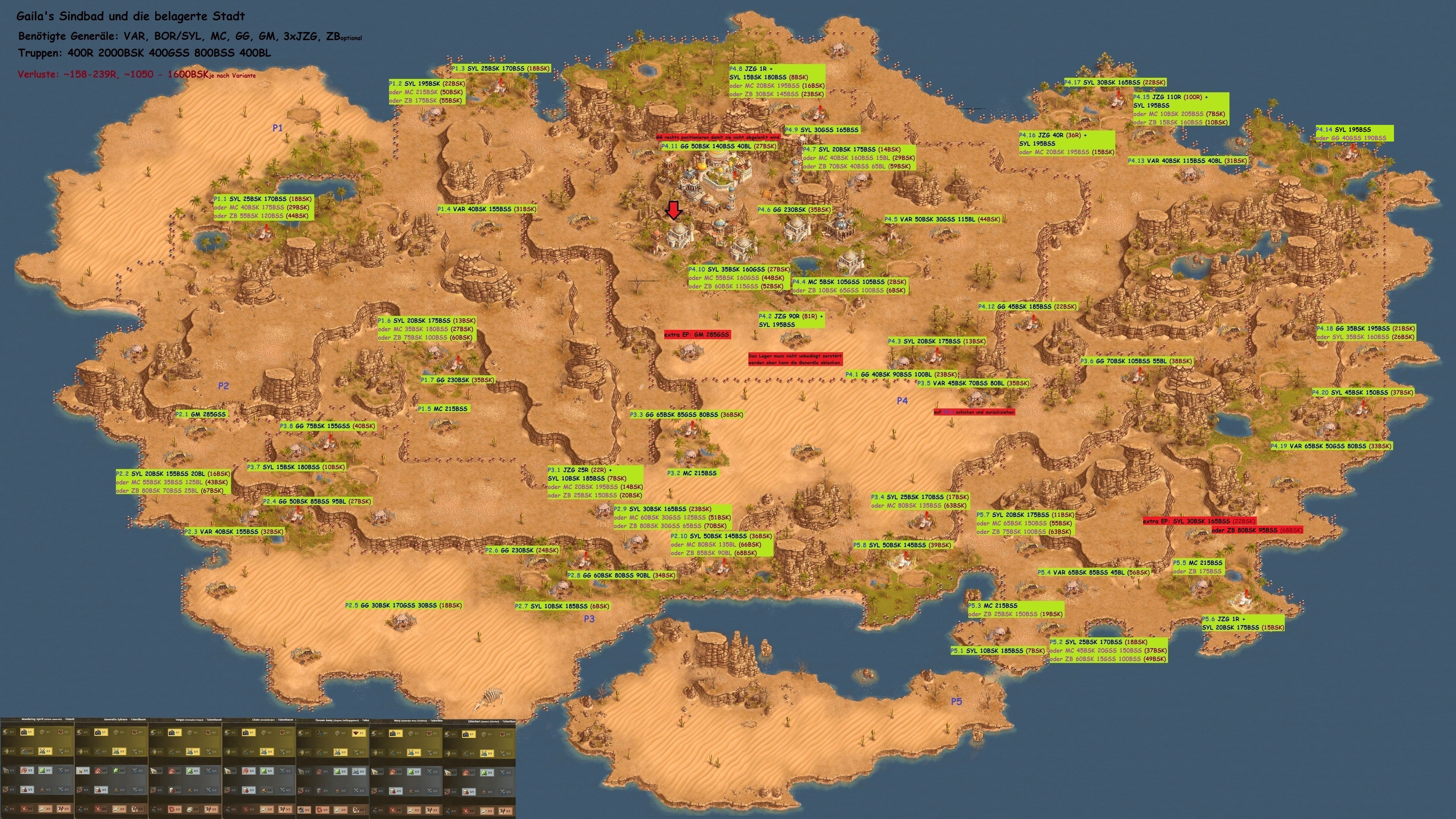Pick the backpack talent in Zitterbart's talent tree

(466, 734)
